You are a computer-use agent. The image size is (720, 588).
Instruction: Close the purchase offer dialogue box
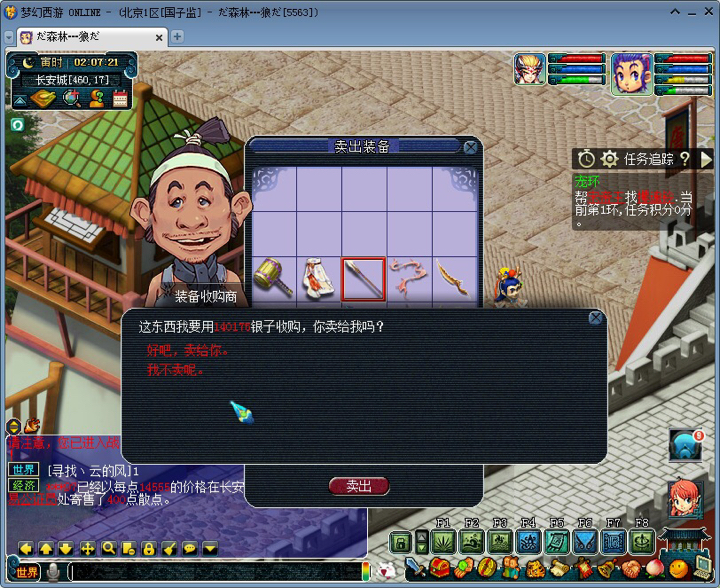(595, 319)
